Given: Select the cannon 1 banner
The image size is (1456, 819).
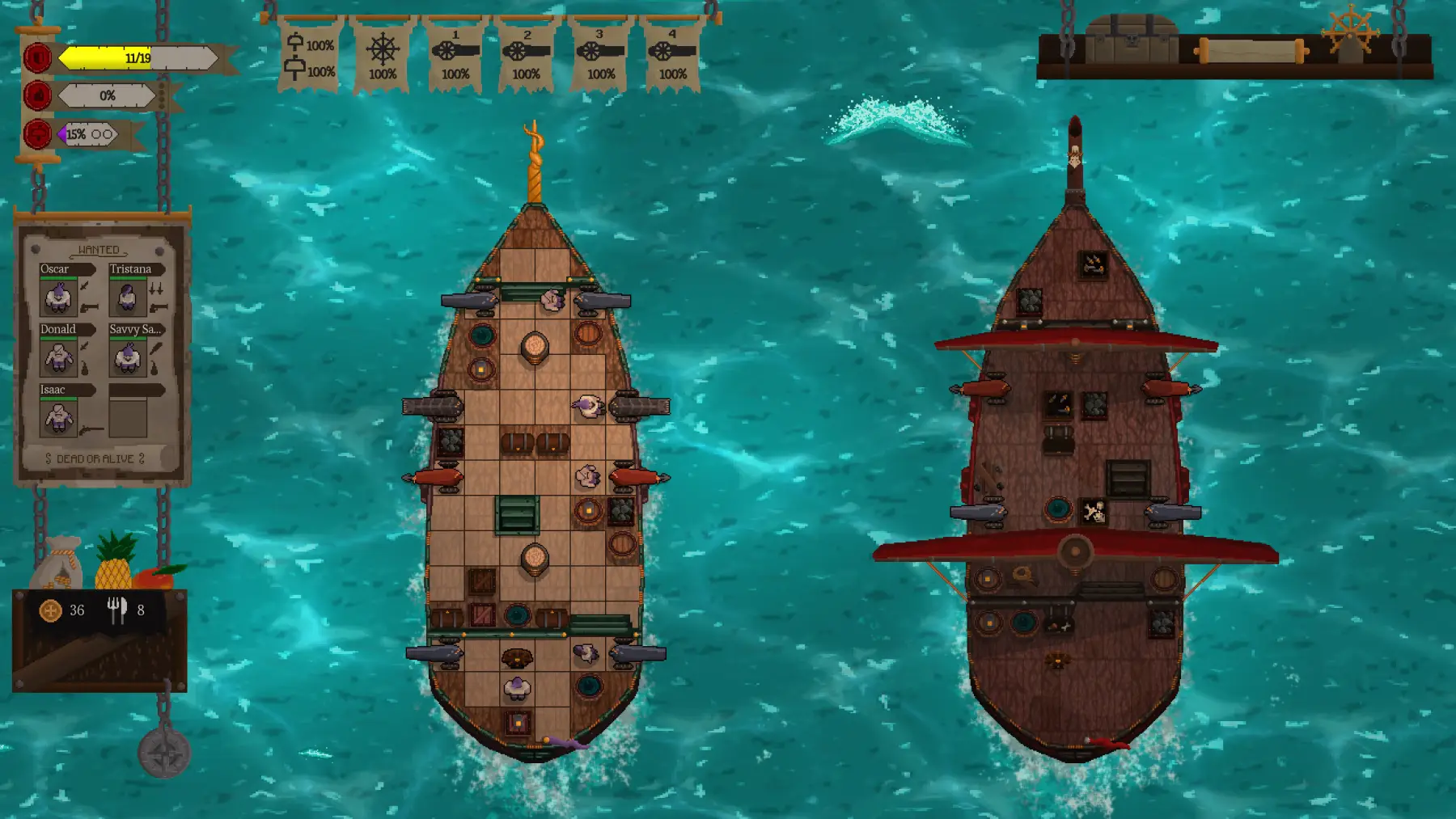Looking at the screenshot, I should 455,56.
